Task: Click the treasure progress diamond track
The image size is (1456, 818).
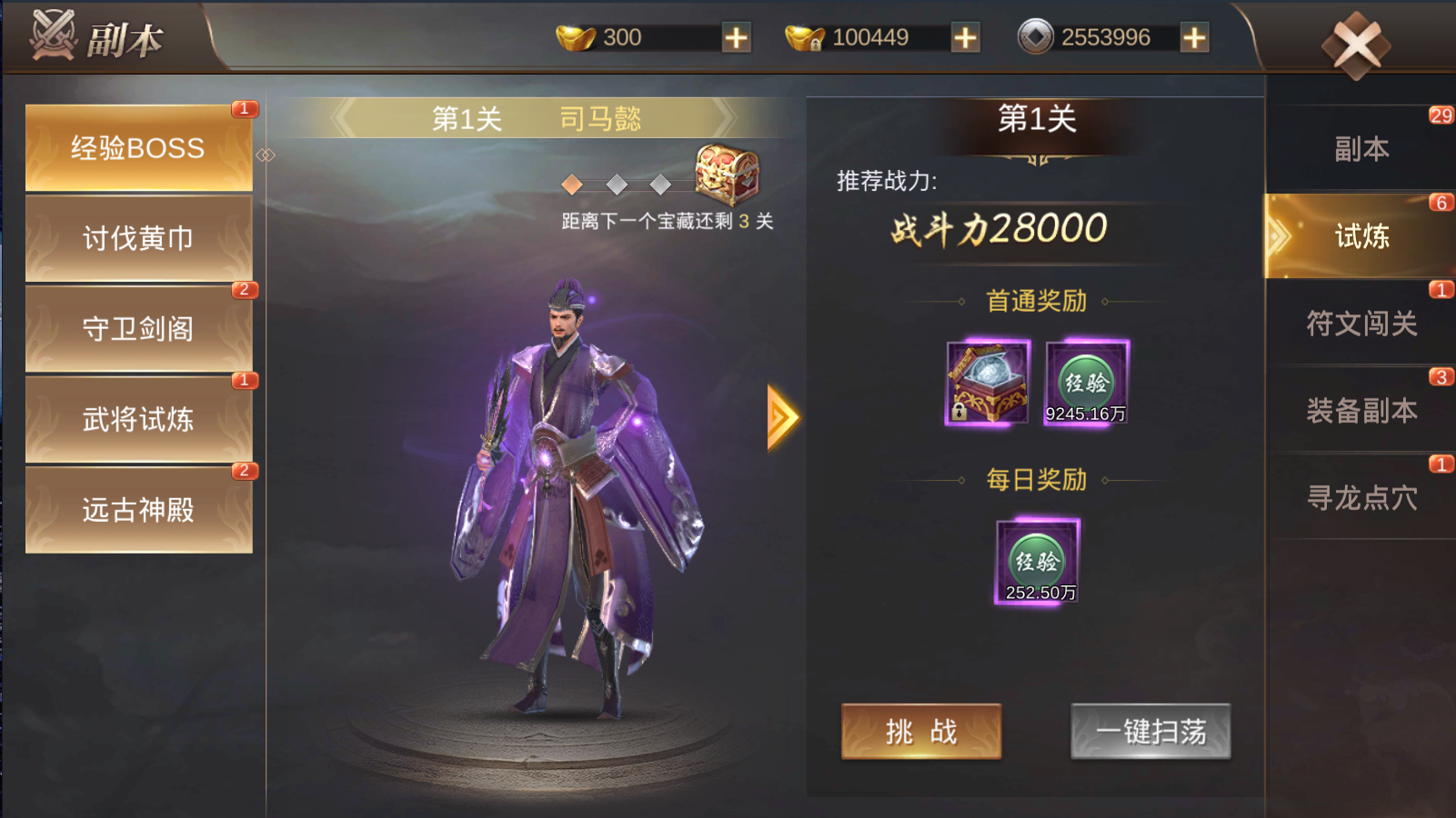Action: click(617, 185)
